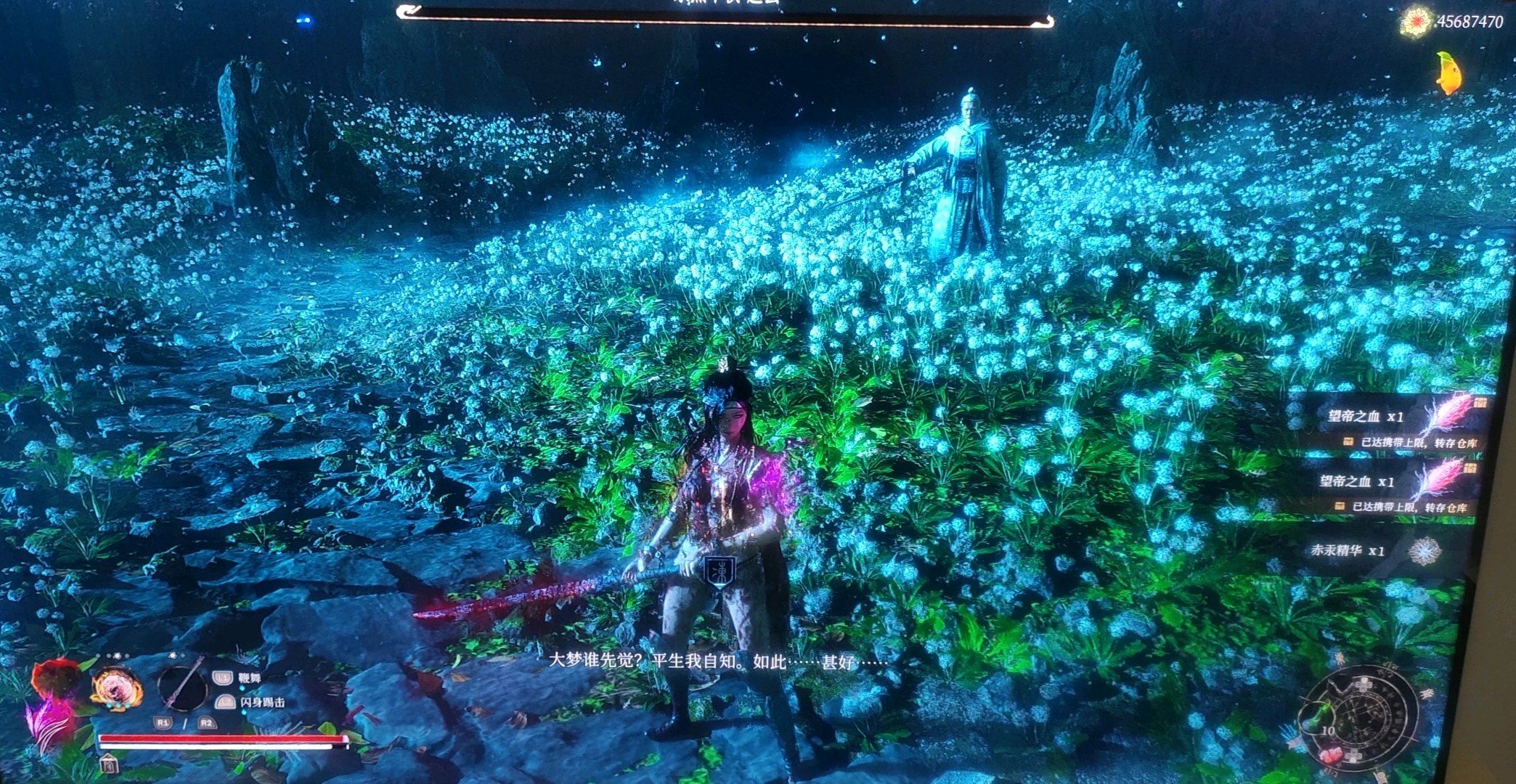The image size is (1516, 784).
Task: Activate the 闪身踢击 skill
Action: point(261,703)
